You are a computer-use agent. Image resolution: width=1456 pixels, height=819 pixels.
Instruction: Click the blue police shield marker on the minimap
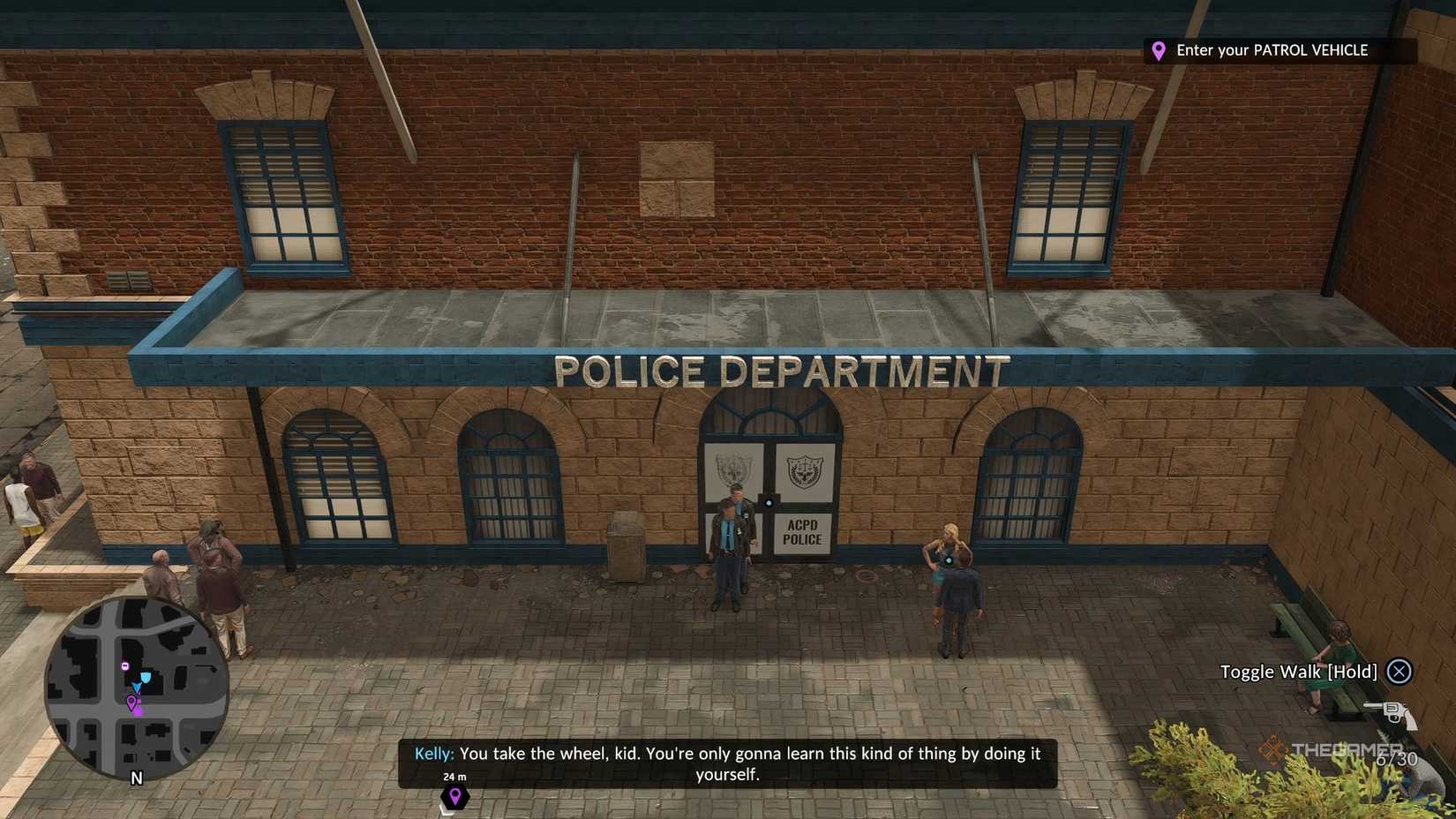coord(146,677)
